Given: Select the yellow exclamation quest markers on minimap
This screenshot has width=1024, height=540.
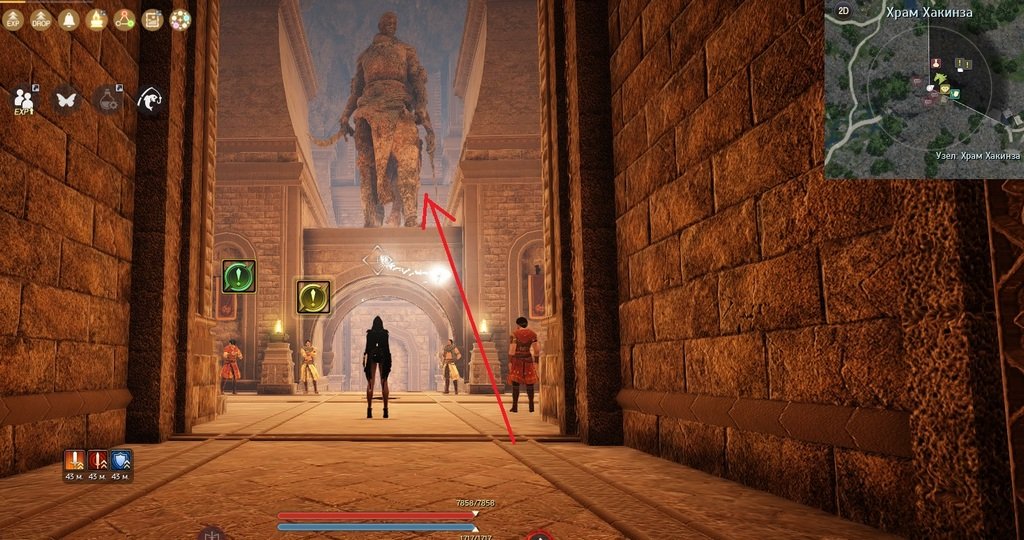Looking at the screenshot, I should tap(962, 64).
